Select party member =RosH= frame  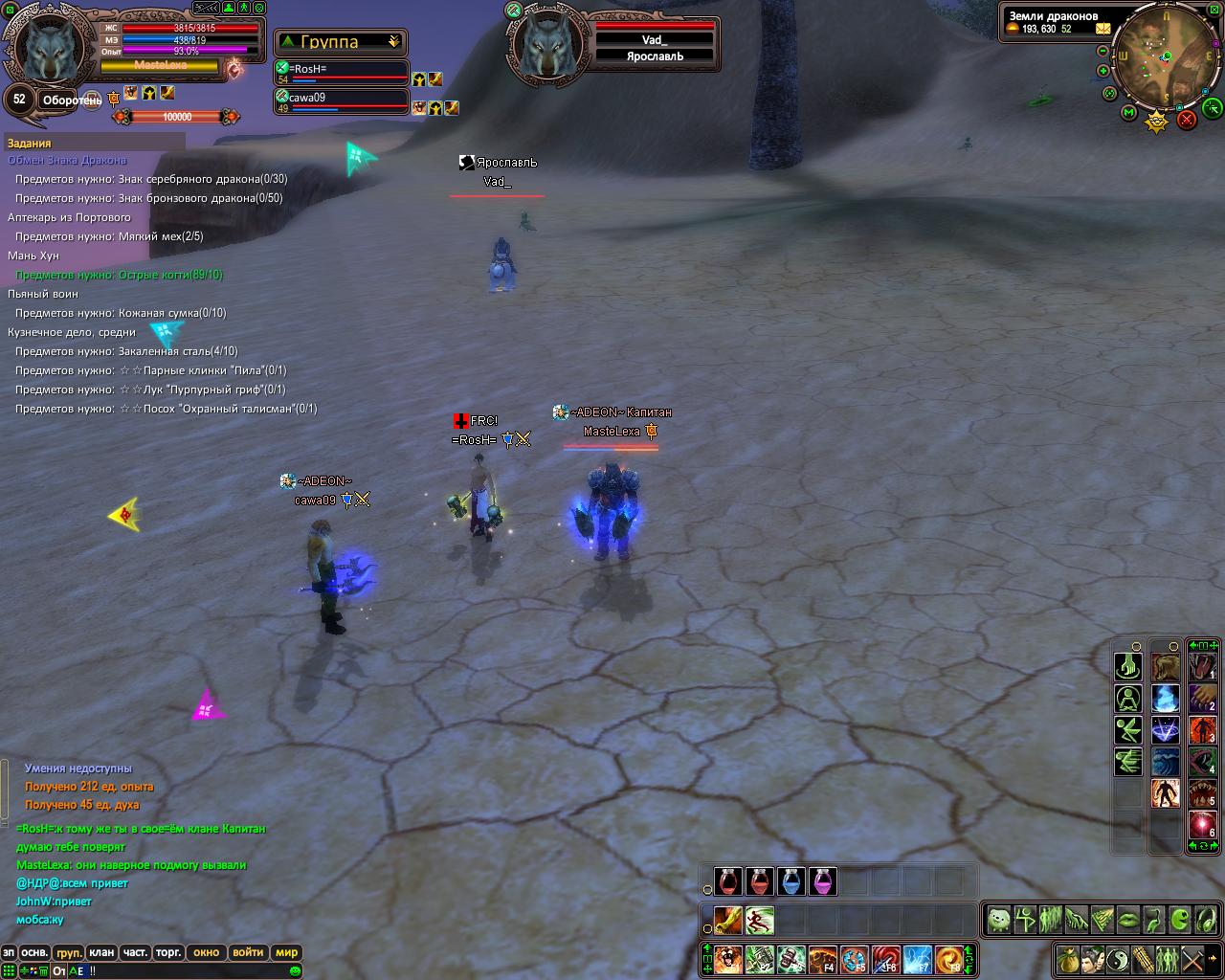point(342,74)
